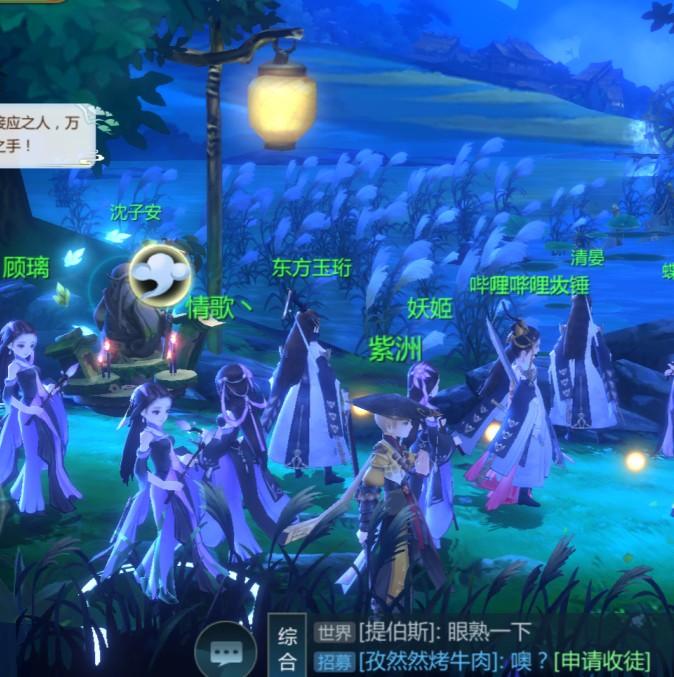Open the chat window via speech bubble icon
This screenshot has width=674, height=677.
pos(226,650)
